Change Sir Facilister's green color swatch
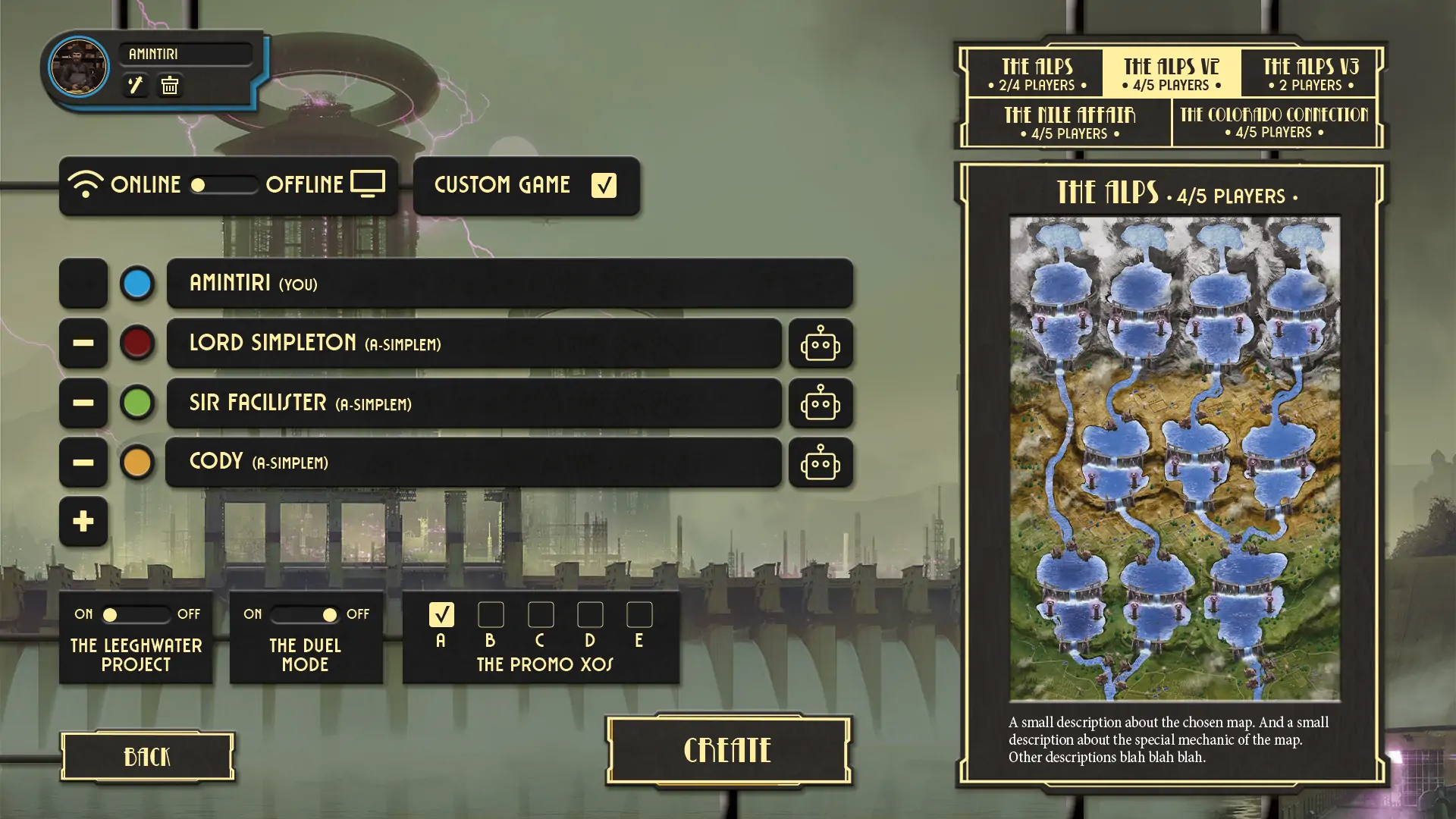 click(137, 403)
